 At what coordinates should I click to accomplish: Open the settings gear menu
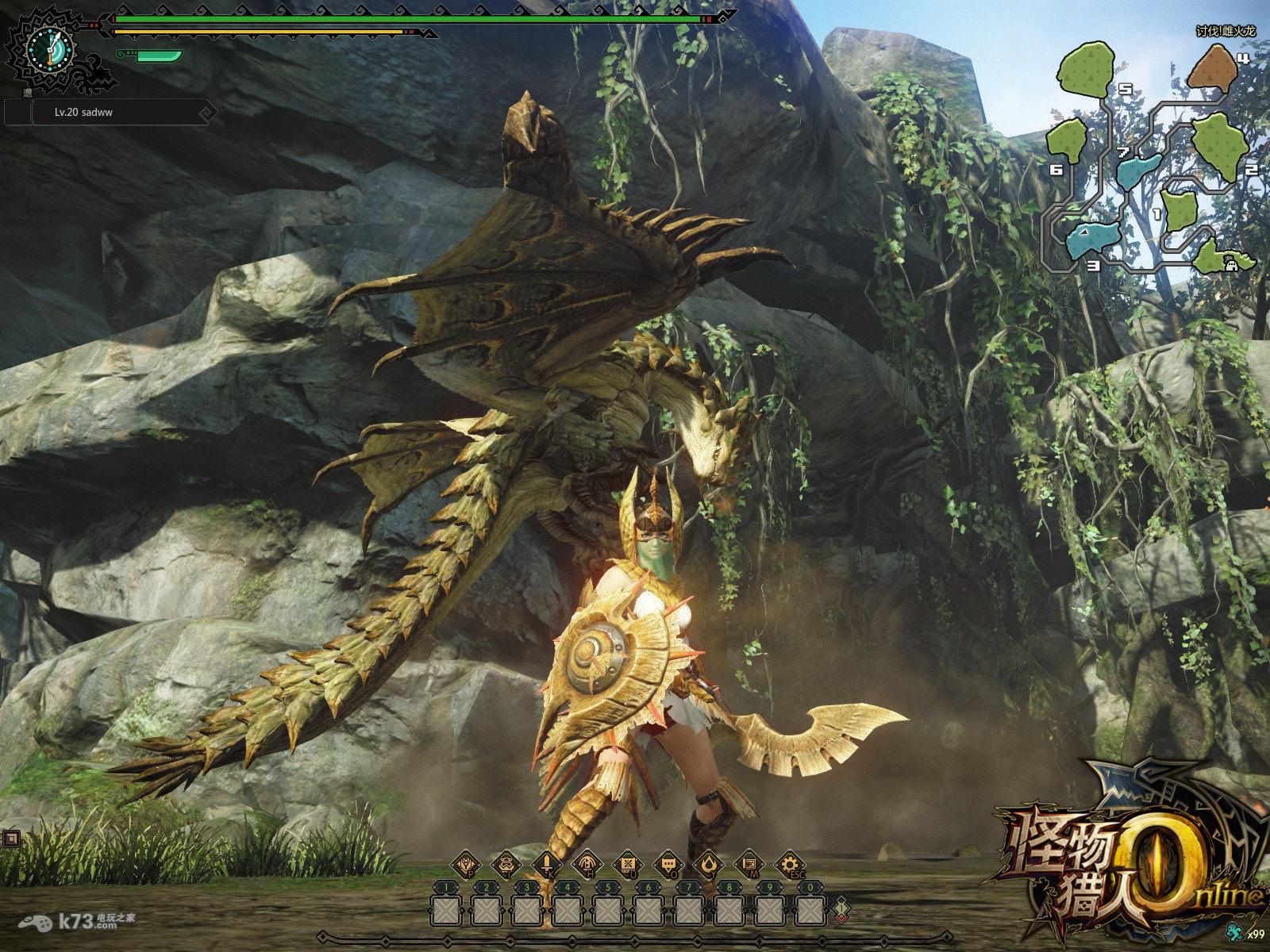click(x=788, y=864)
